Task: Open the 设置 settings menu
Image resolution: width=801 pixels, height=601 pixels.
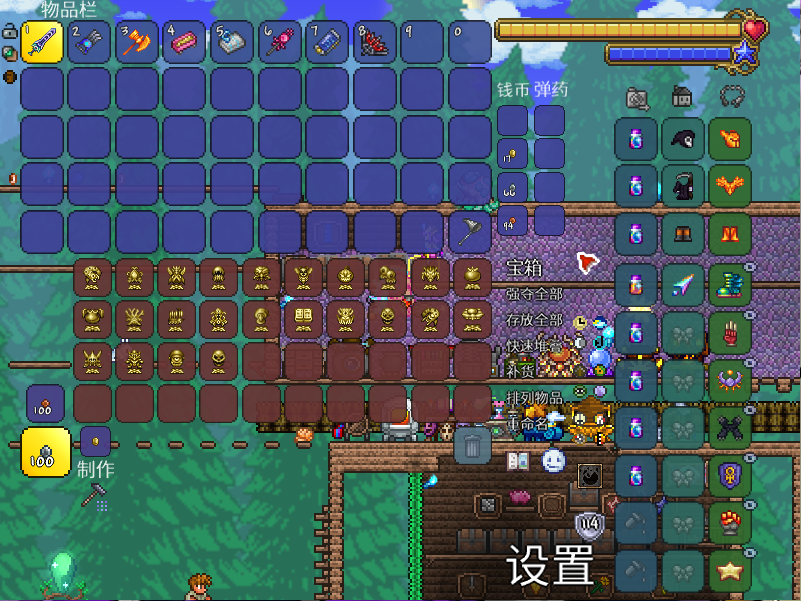Action: [x=550, y=567]
